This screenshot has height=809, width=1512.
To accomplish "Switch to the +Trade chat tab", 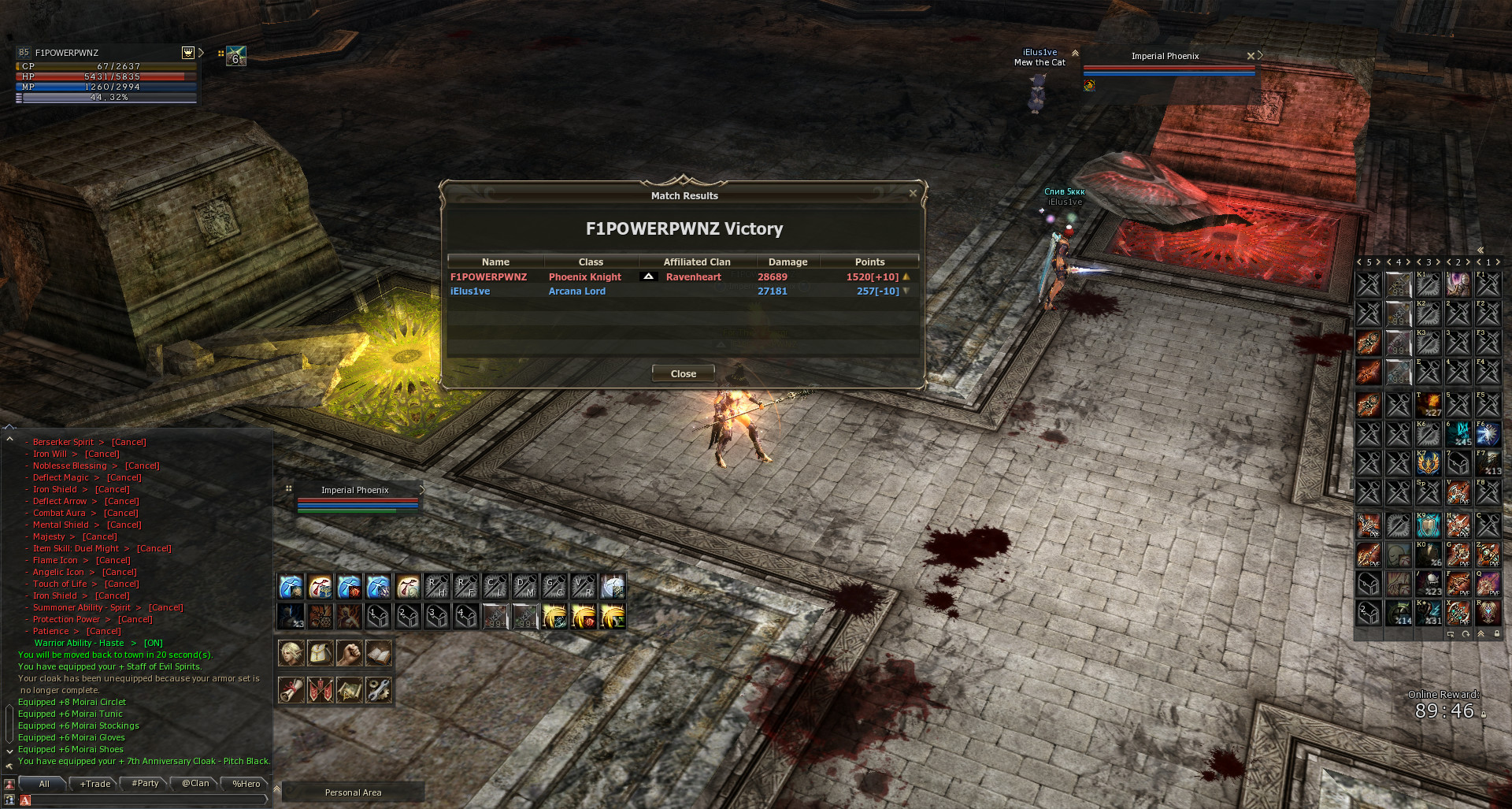I will pyautogui.click(x=95, y=784).
